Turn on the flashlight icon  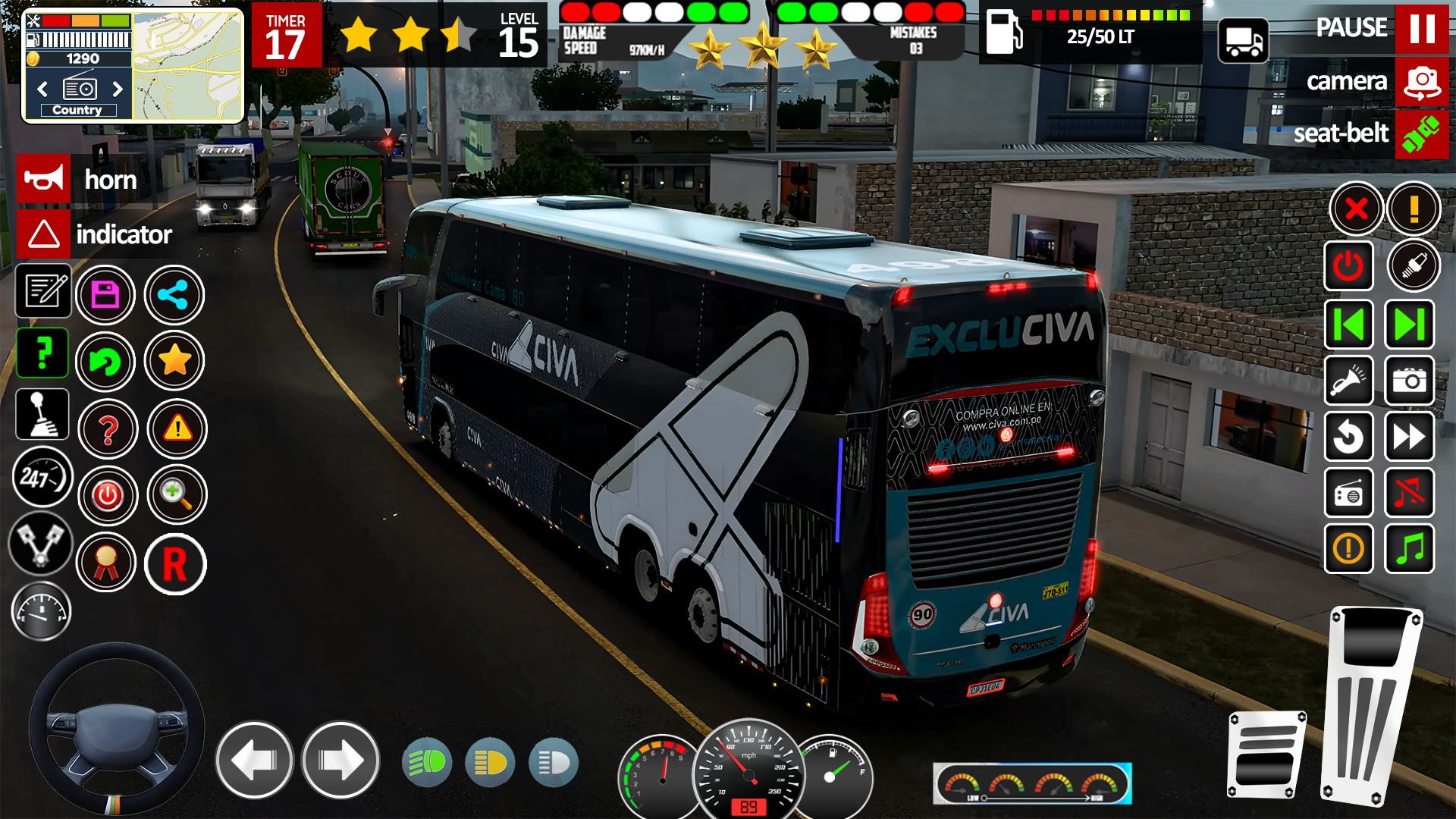tap(1349, 381)
